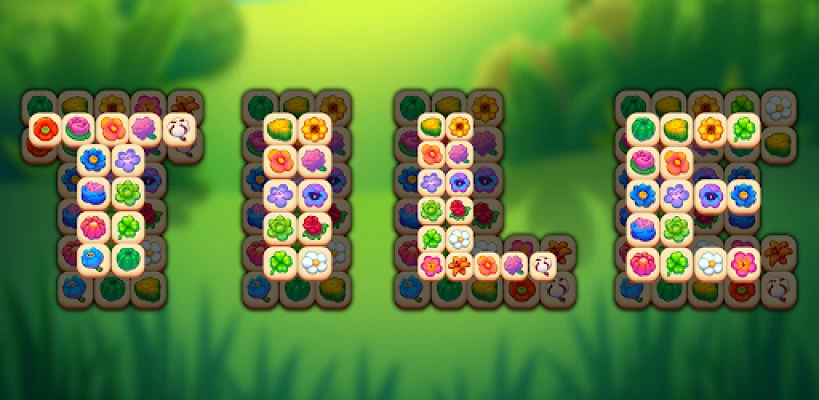Screen dimensions: 819x400
Task: Select the cotton boll tile on the L stack
Action: tap(542, 265)
